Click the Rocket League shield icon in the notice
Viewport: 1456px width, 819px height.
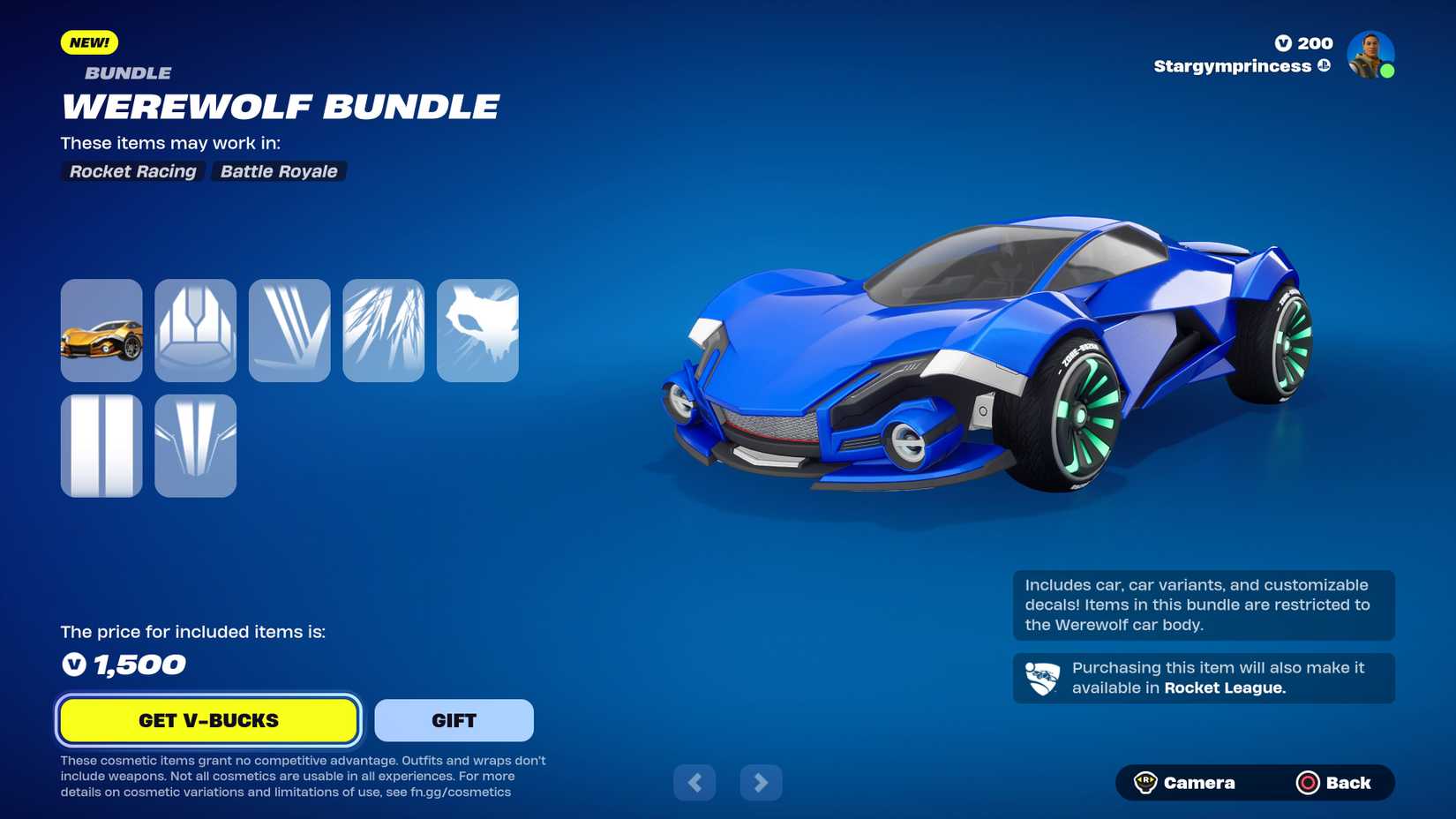pos(1045,678)
